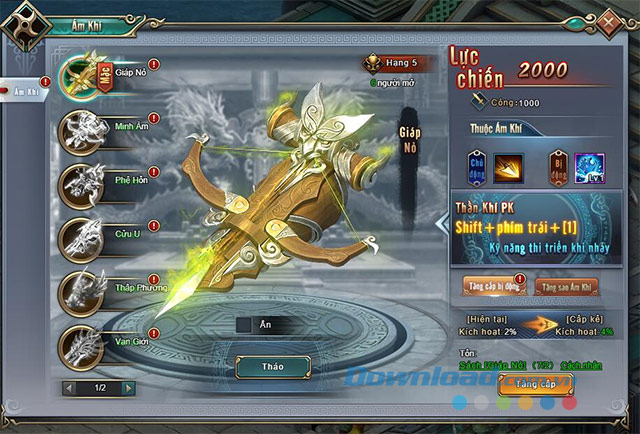
Task: Close the Ám Khí window
Action: [607, 19]
